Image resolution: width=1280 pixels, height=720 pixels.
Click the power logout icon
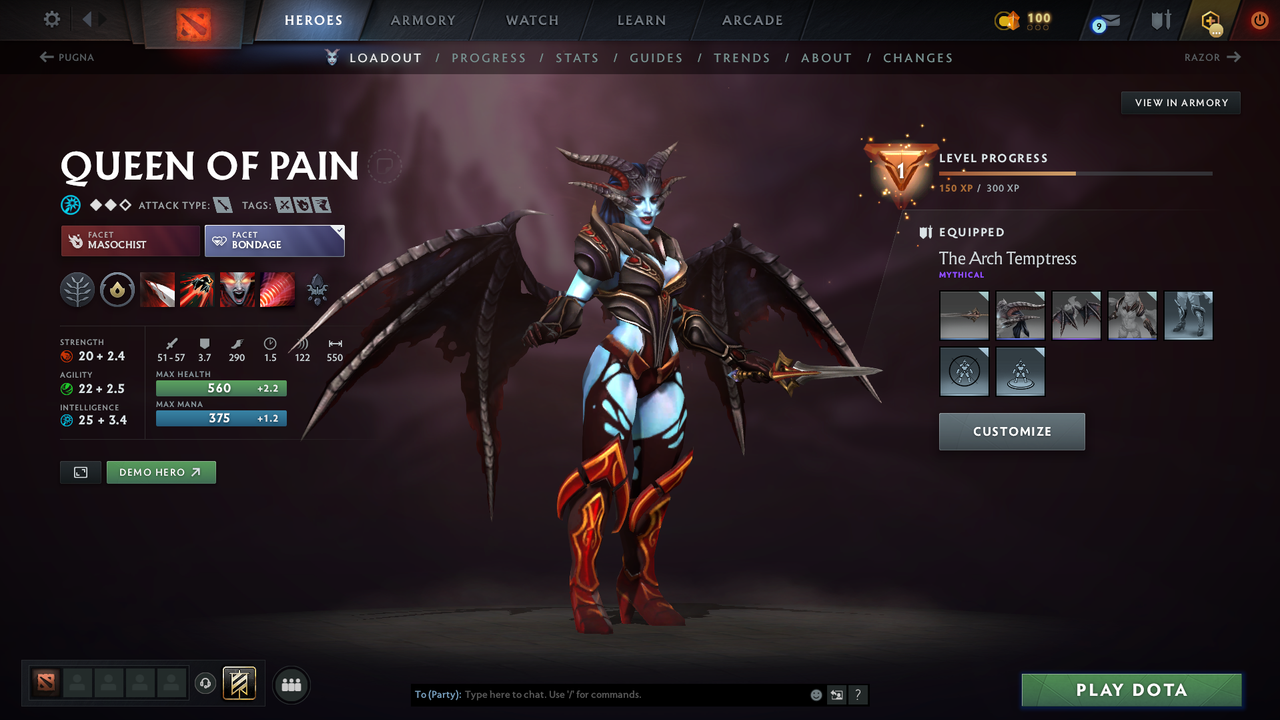(1259, 20)
